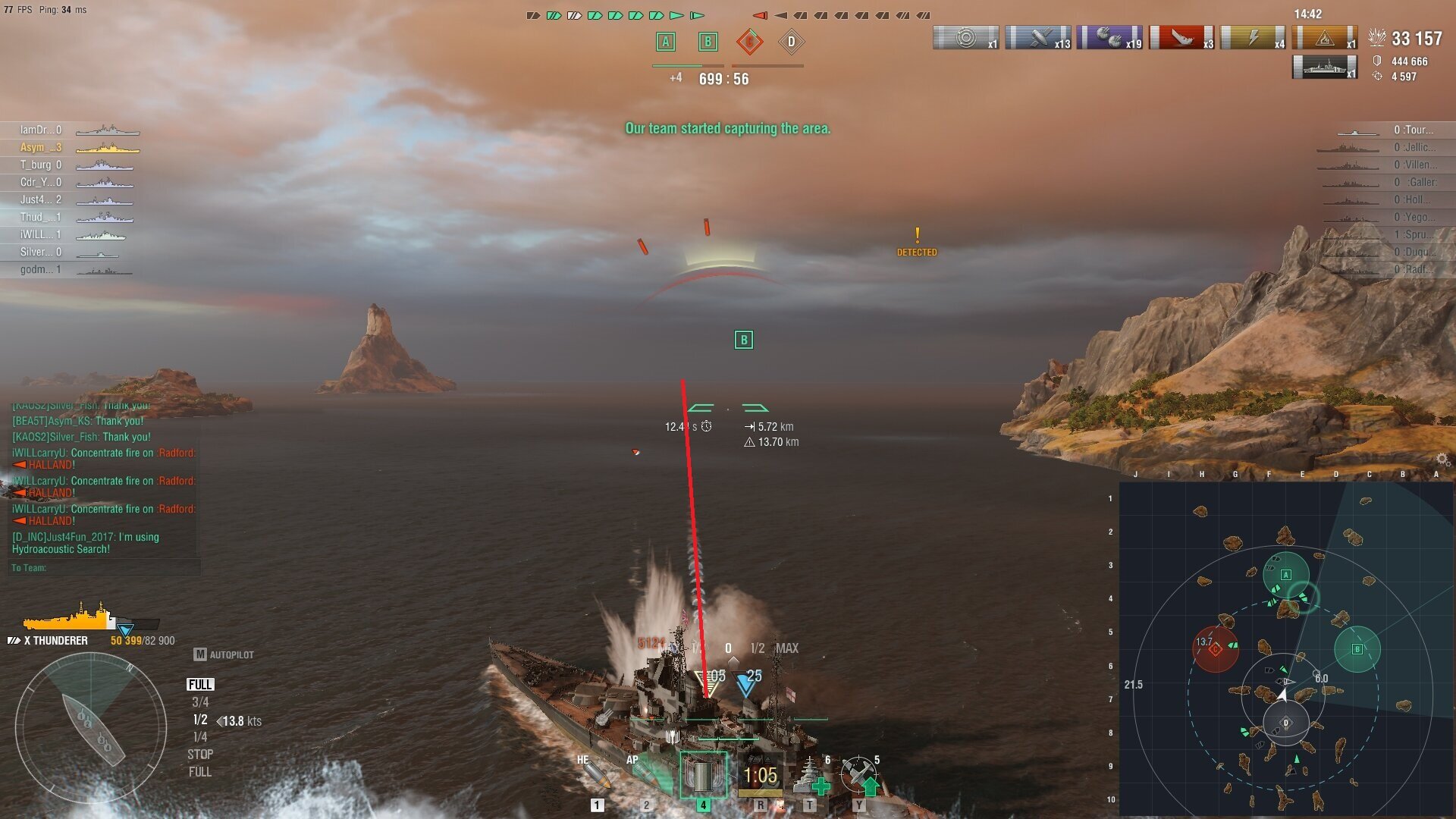Set throttle to 3/4 speed

point(200,702)
